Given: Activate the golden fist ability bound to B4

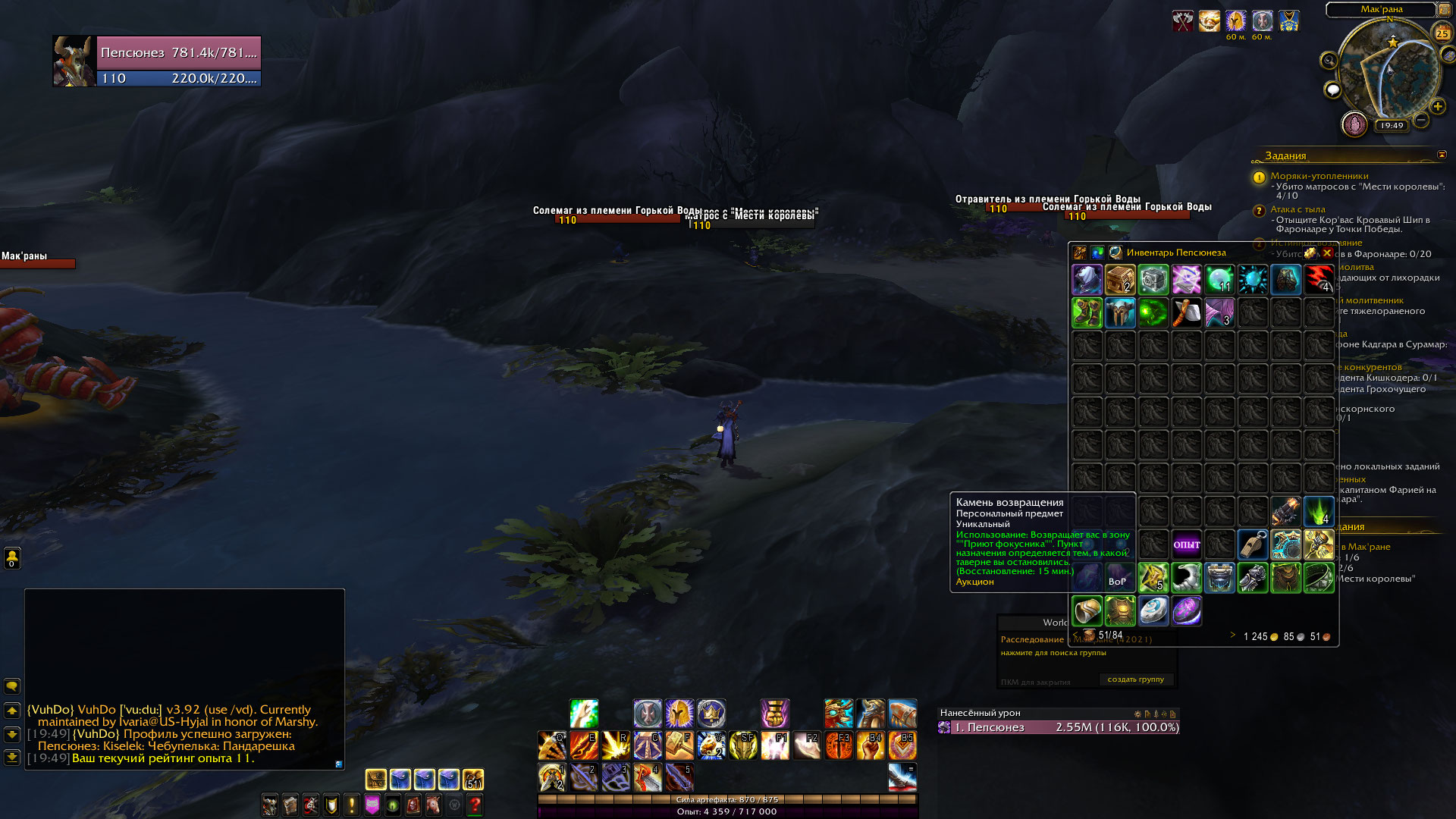Looking at the screenshot, I should pyautogui.click(x=871, y=746).
